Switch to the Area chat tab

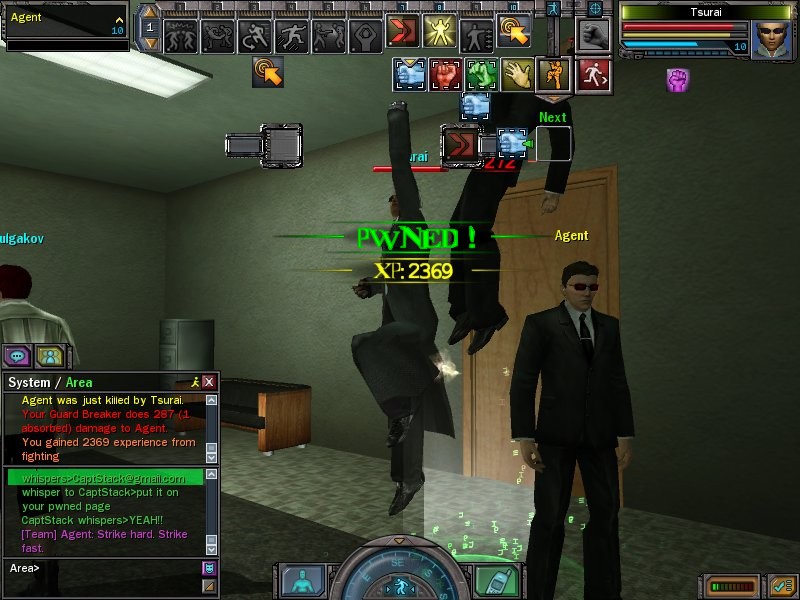[79, 382]
